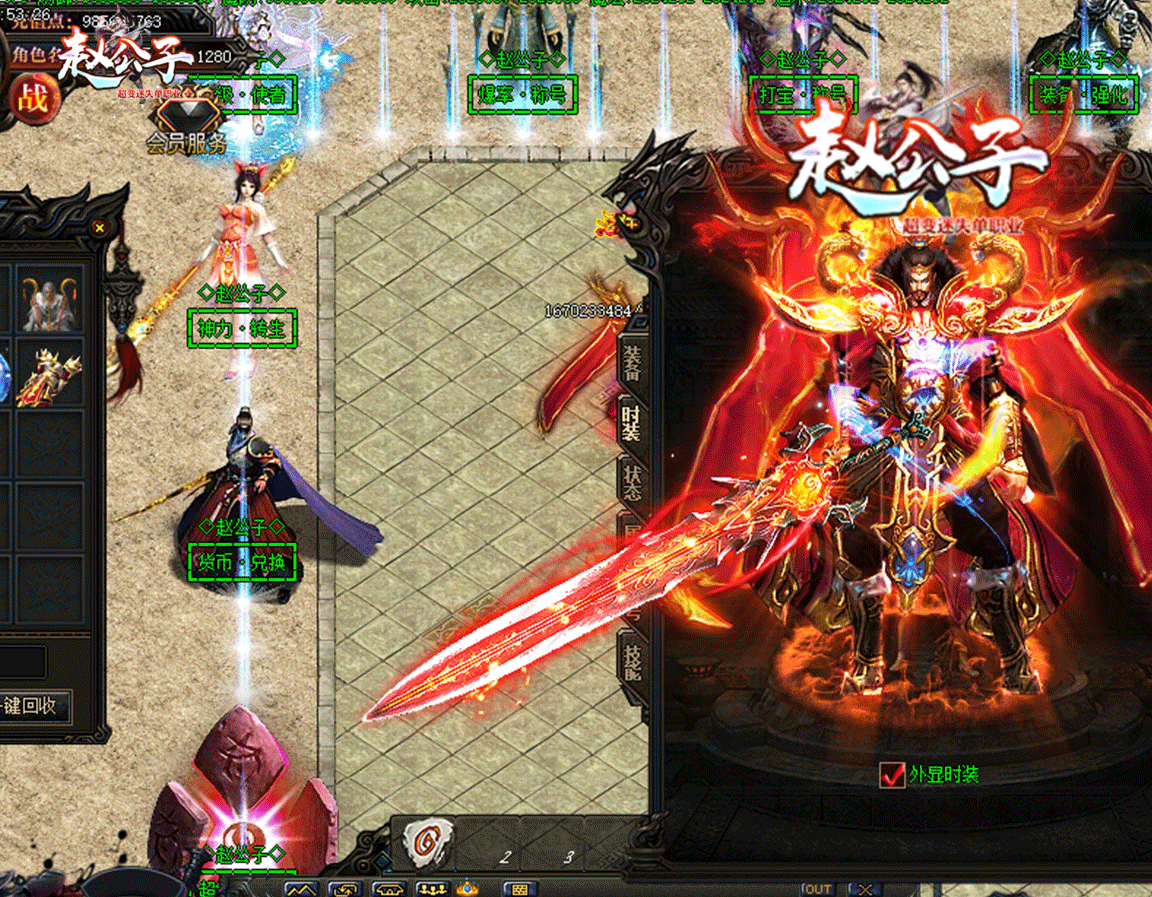Click the OUT button on the bottom bar
The width and height of the screenshot is (1152, 897).
tap(817, 889)
